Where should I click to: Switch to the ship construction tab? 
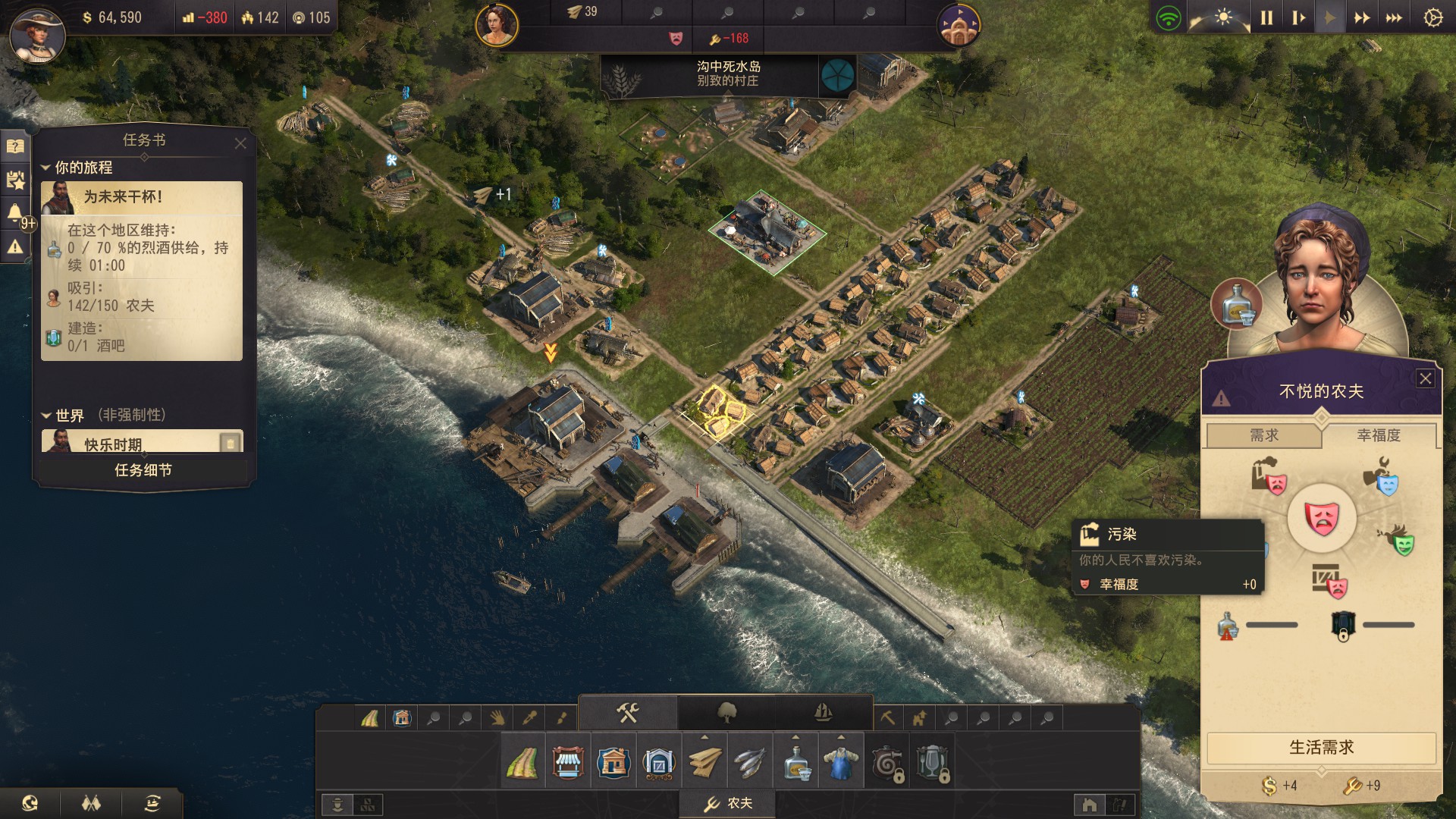(824, 713)
